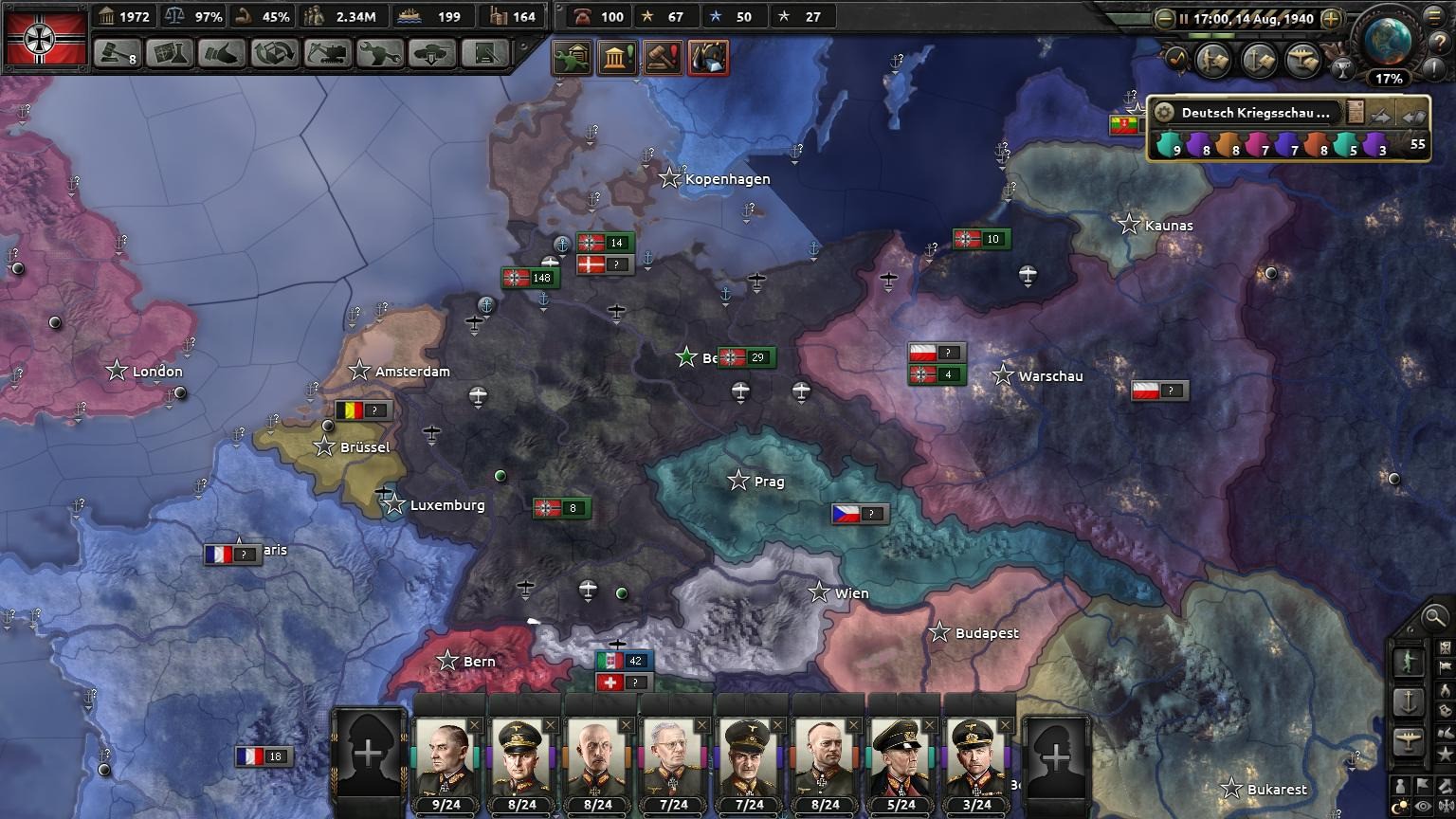Open the world tension globe
1456x819 pixels.
tap(1389, 40)
